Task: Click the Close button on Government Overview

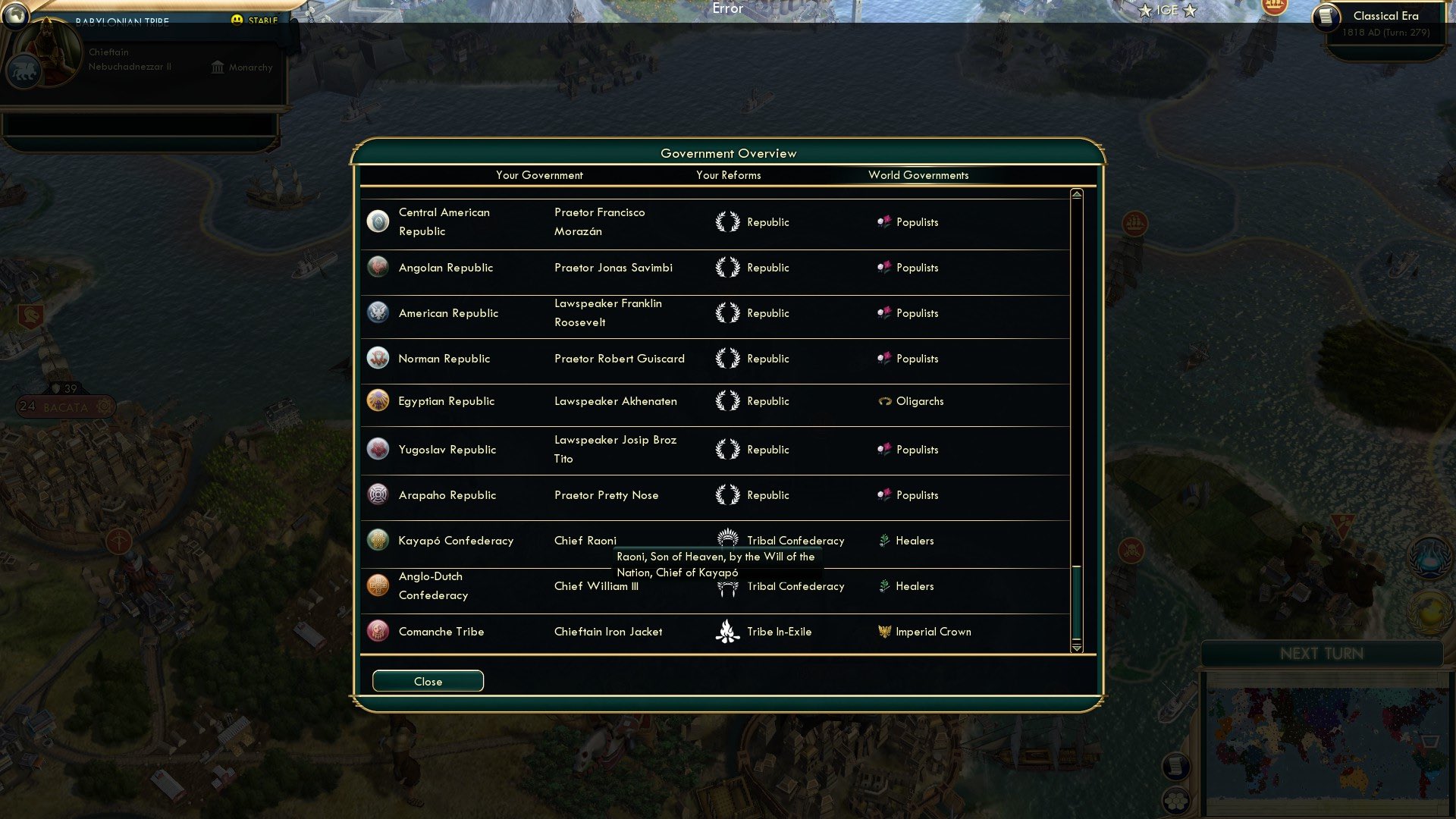Action: 427,681
